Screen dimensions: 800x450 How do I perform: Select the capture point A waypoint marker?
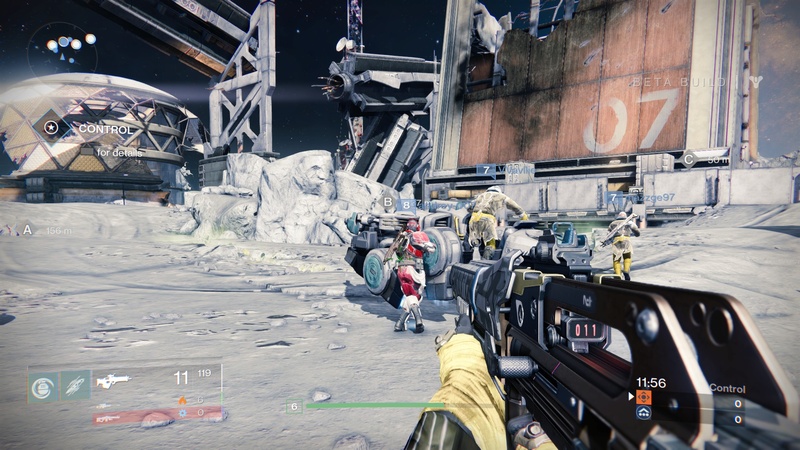click(x=27, y=230)
